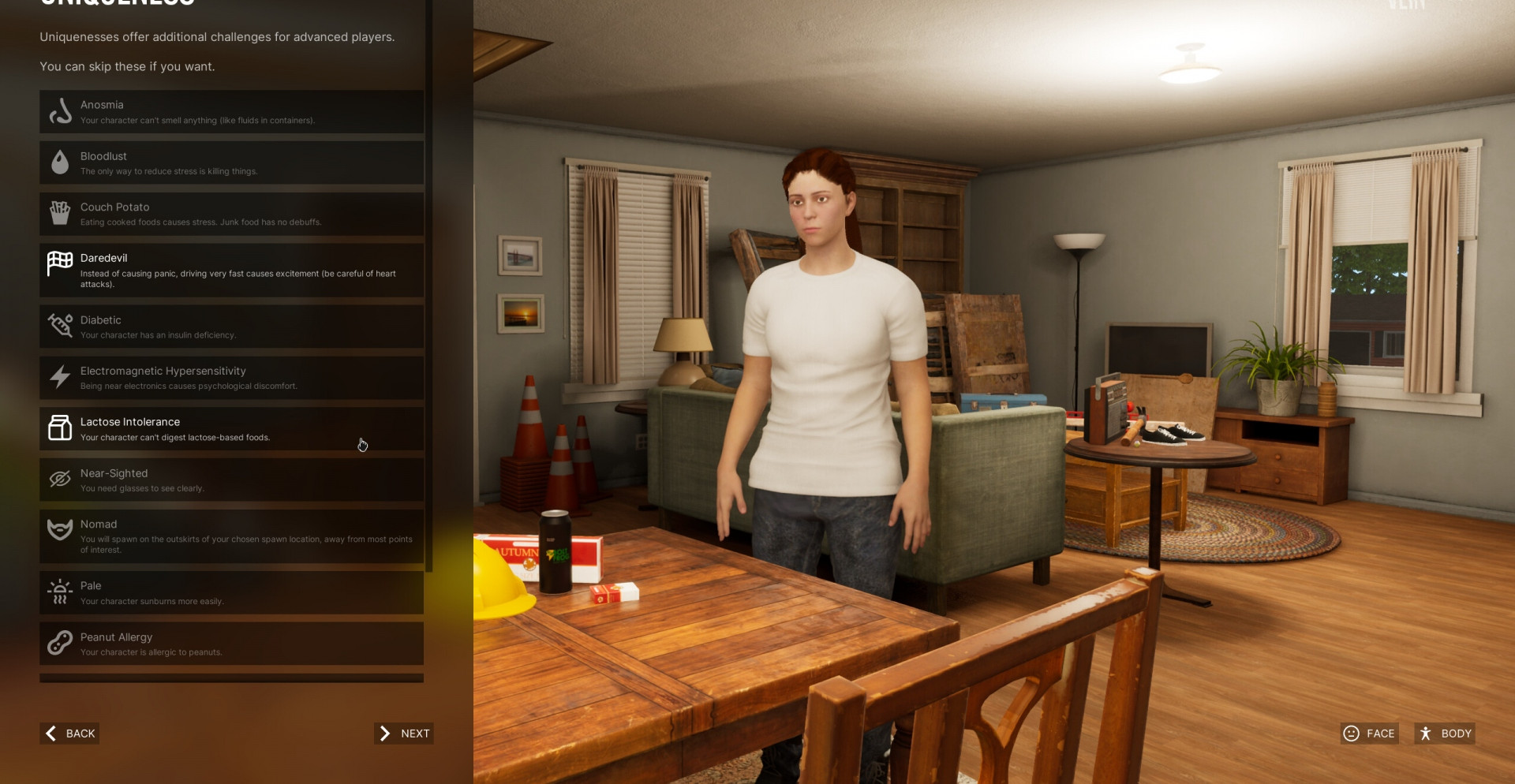Enable Electromagnetic Hypersensitivity

coord(231,378)
